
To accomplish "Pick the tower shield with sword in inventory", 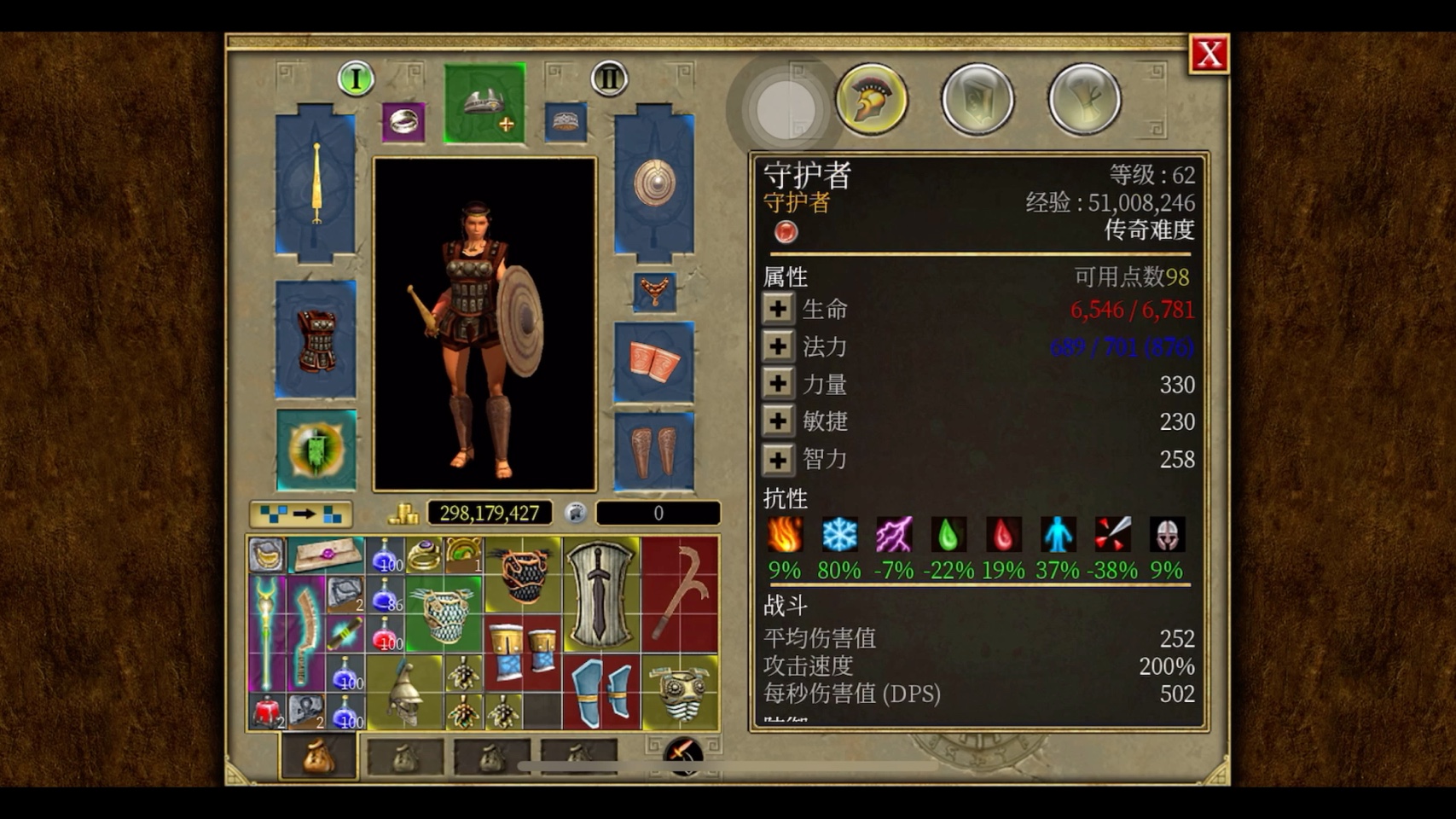I will click(x=601, y=595).
